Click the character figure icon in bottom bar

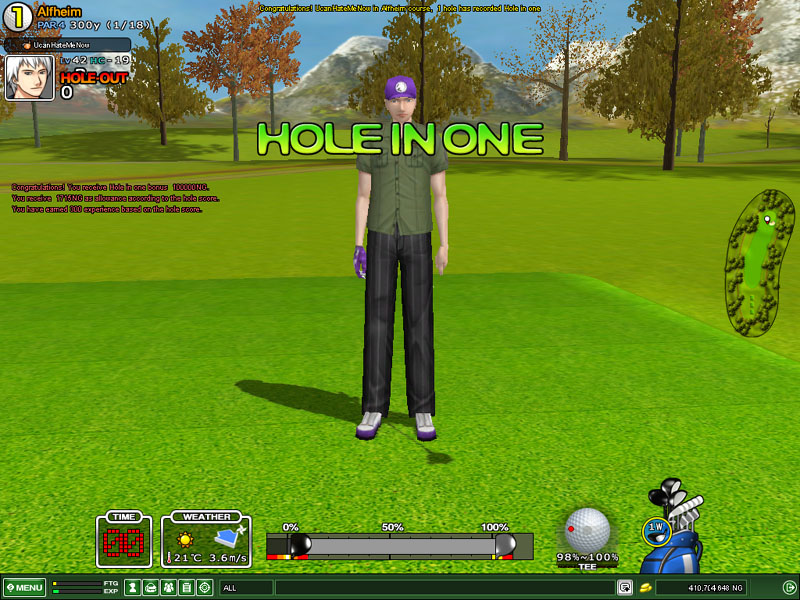131,587
